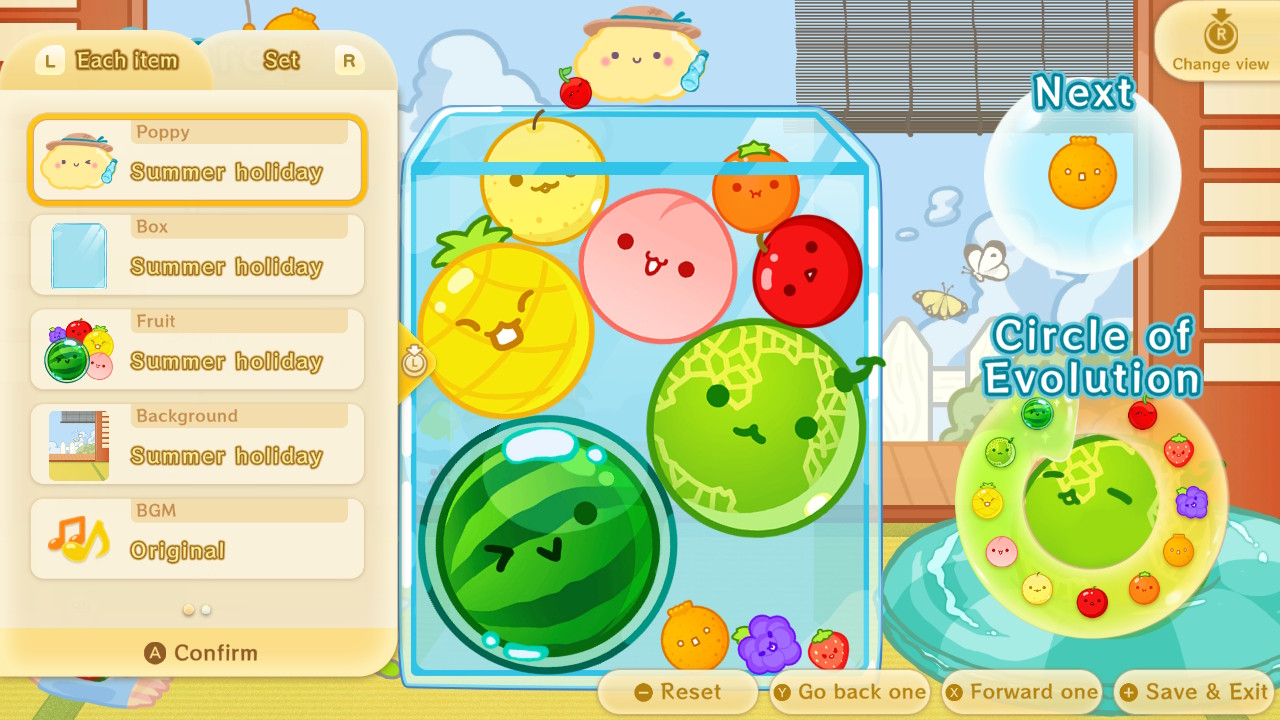Select the watermelon in the Circle of Evolution

[x=1038, y=415]
